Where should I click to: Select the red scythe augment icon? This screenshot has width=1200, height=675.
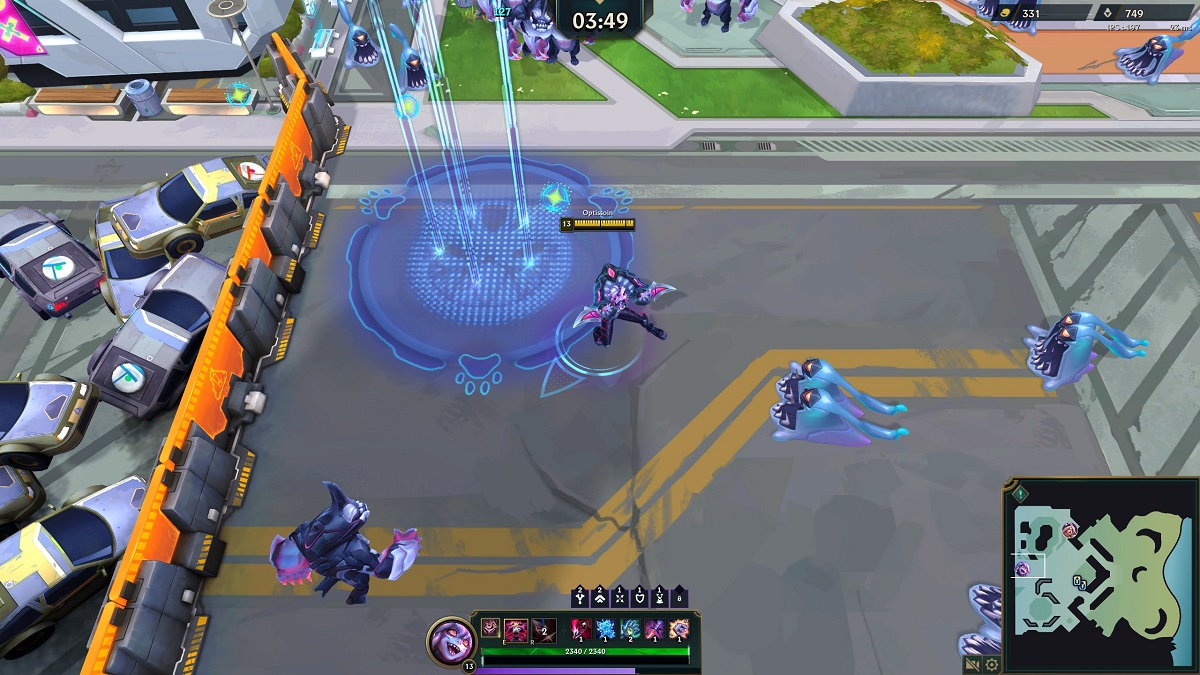click(582, 629)
